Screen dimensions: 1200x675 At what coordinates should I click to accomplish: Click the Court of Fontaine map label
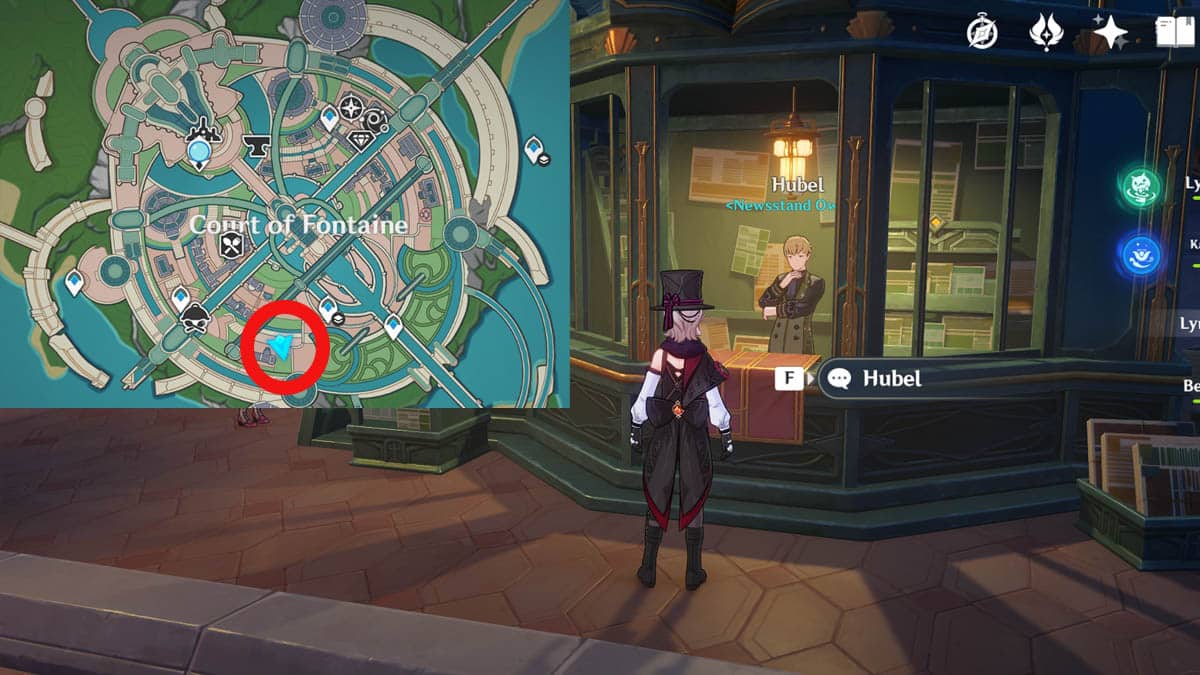[x=298, y=224]
